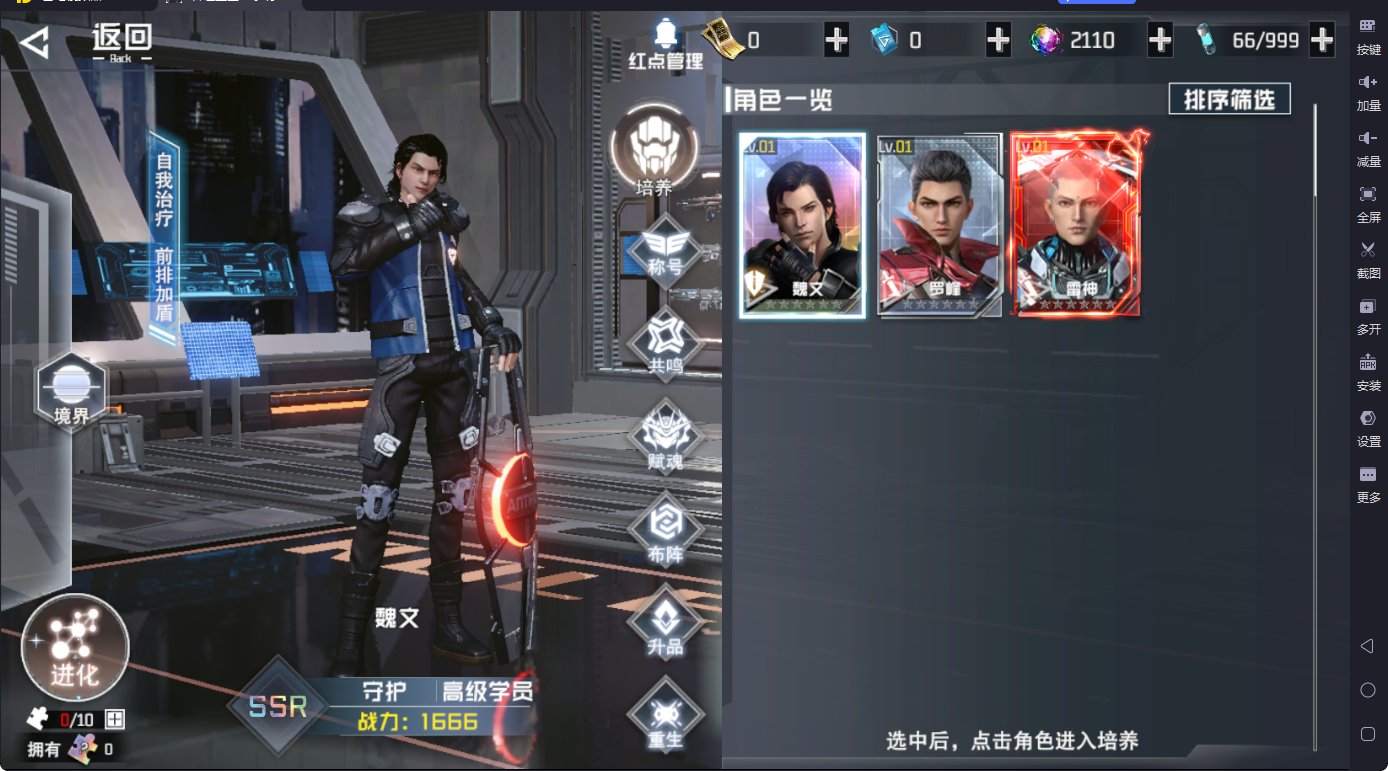
Task: Click the 重生 (Rebirth) icon
Action: tap(665, 712)
